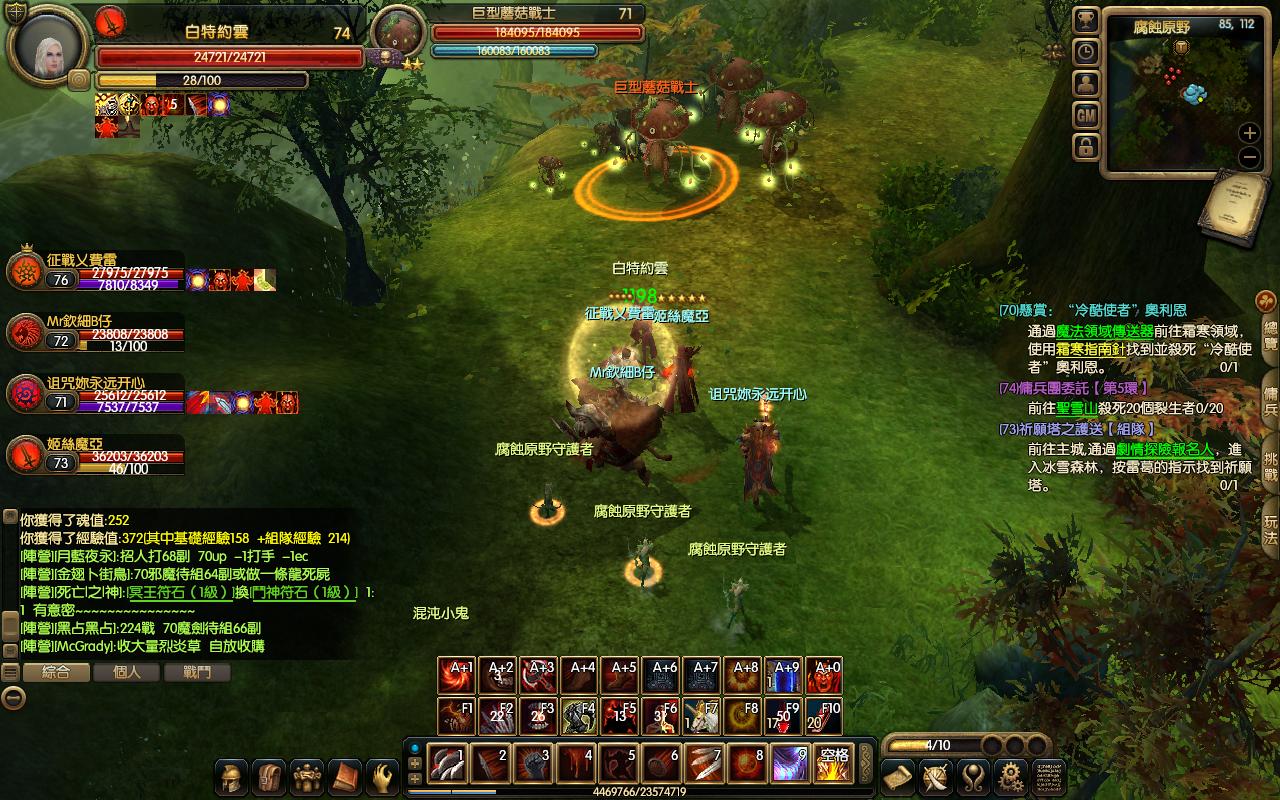The width and height of the screenshot is (1280, 800).
Task: Select party member 姬絲魔亞 frame
Action: tap(95, 456)
